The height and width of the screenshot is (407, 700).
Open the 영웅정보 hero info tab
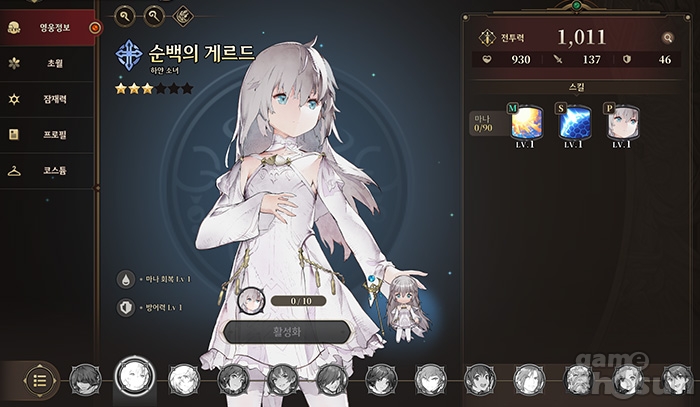point(48,28)
